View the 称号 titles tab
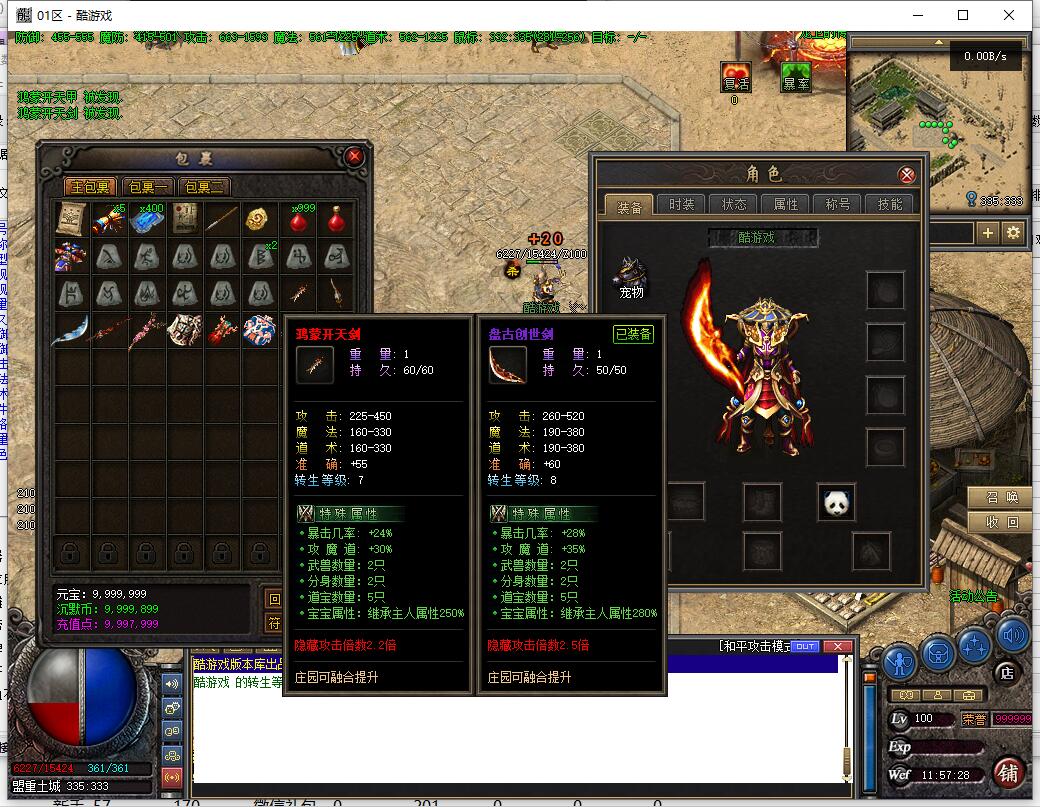1040x807 pixels. coord(838,204)
